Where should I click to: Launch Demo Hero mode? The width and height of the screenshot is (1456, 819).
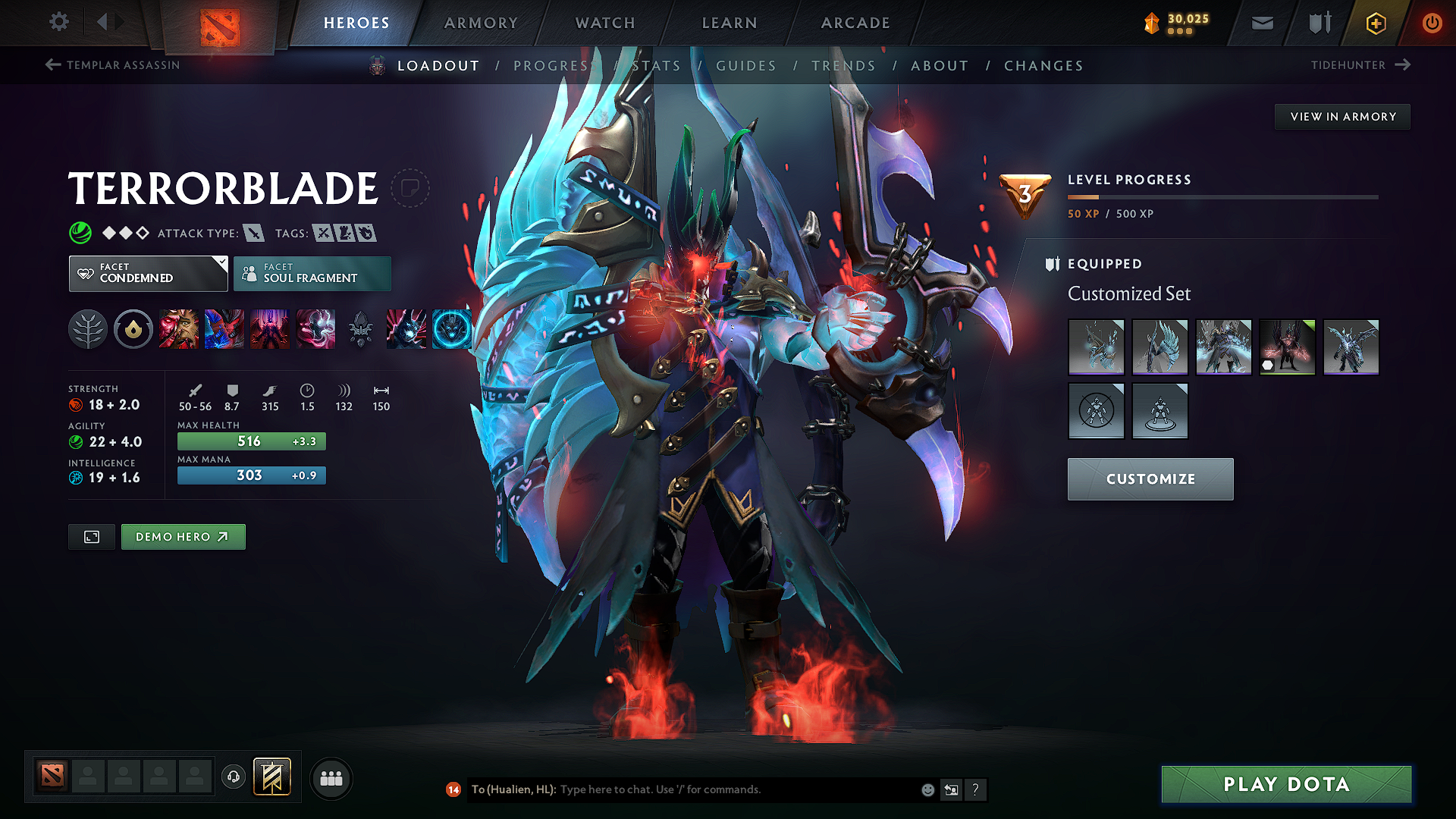[183, 537]
